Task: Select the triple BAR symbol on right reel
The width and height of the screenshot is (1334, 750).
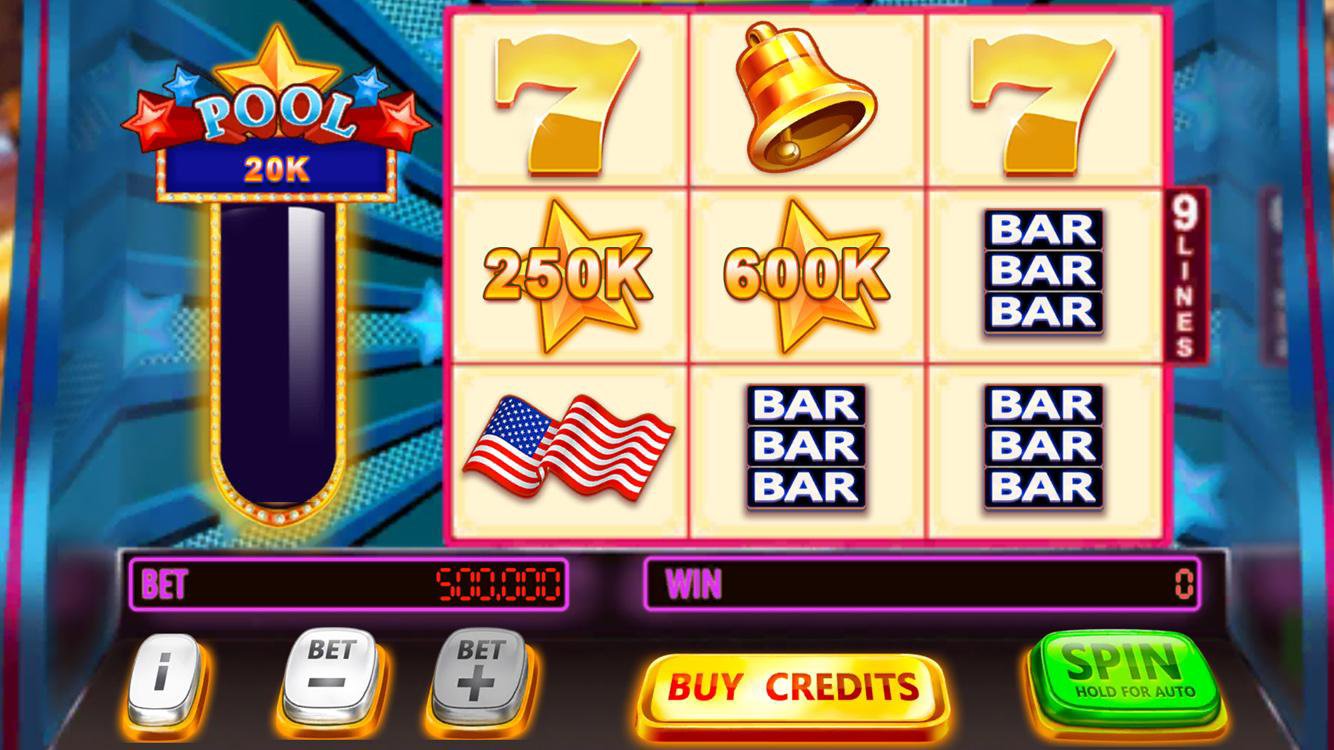Action: pos(1042,270)
